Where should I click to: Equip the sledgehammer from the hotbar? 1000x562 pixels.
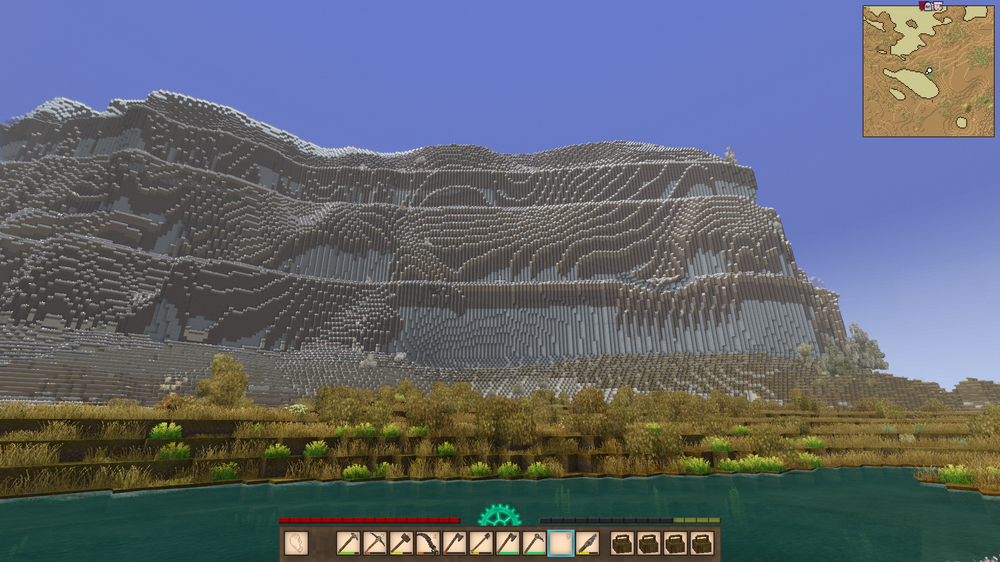[x=401, y=543]
